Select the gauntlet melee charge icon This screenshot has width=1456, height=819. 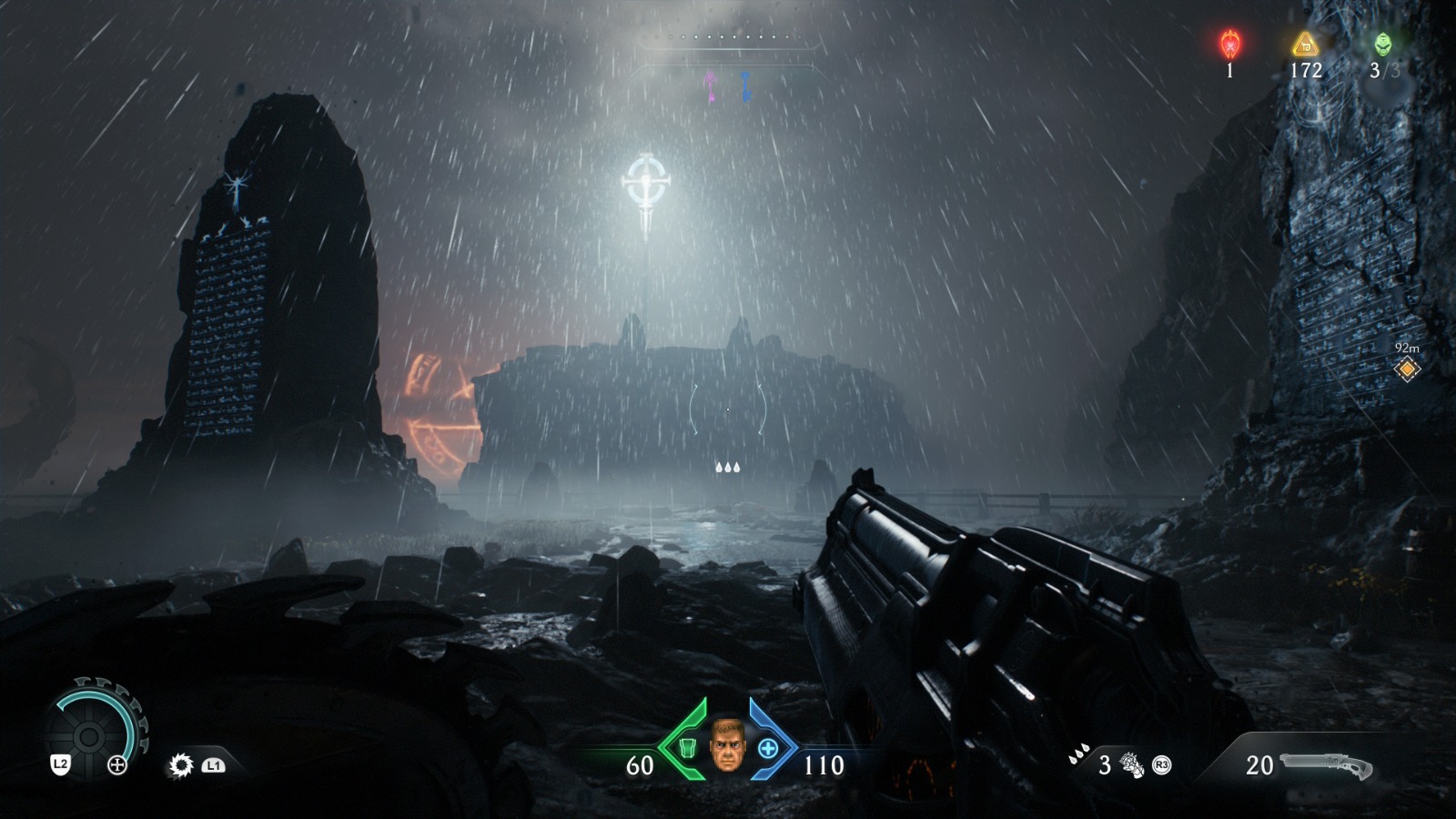pos(1132,765)
